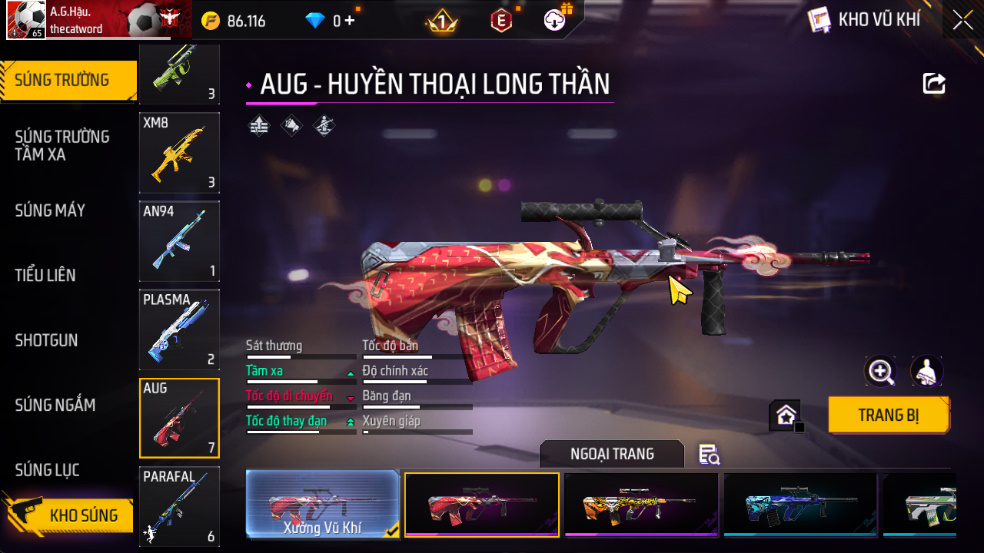Select the XM8 weapon tile
This screenshot has height=553, width=984.
179,152
